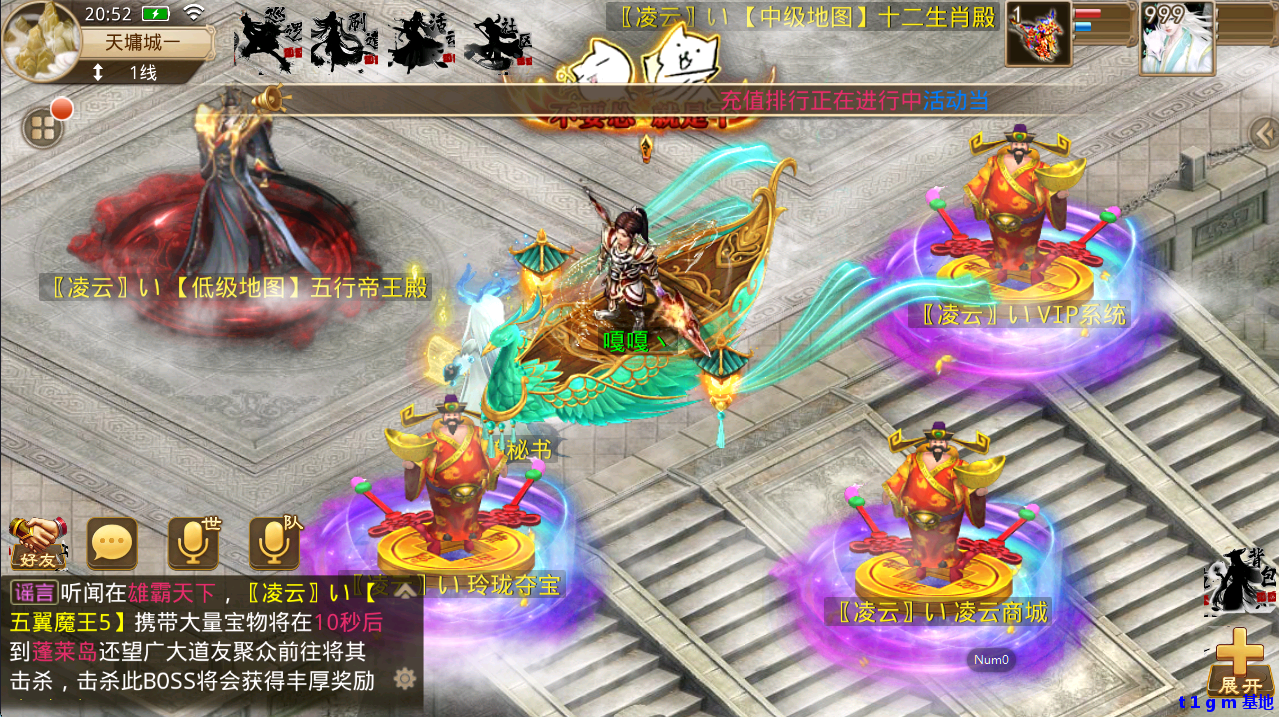Open the 背包 backpack ink icon
Viewport: 1279px width, 717px height.
pos(1240,580)
